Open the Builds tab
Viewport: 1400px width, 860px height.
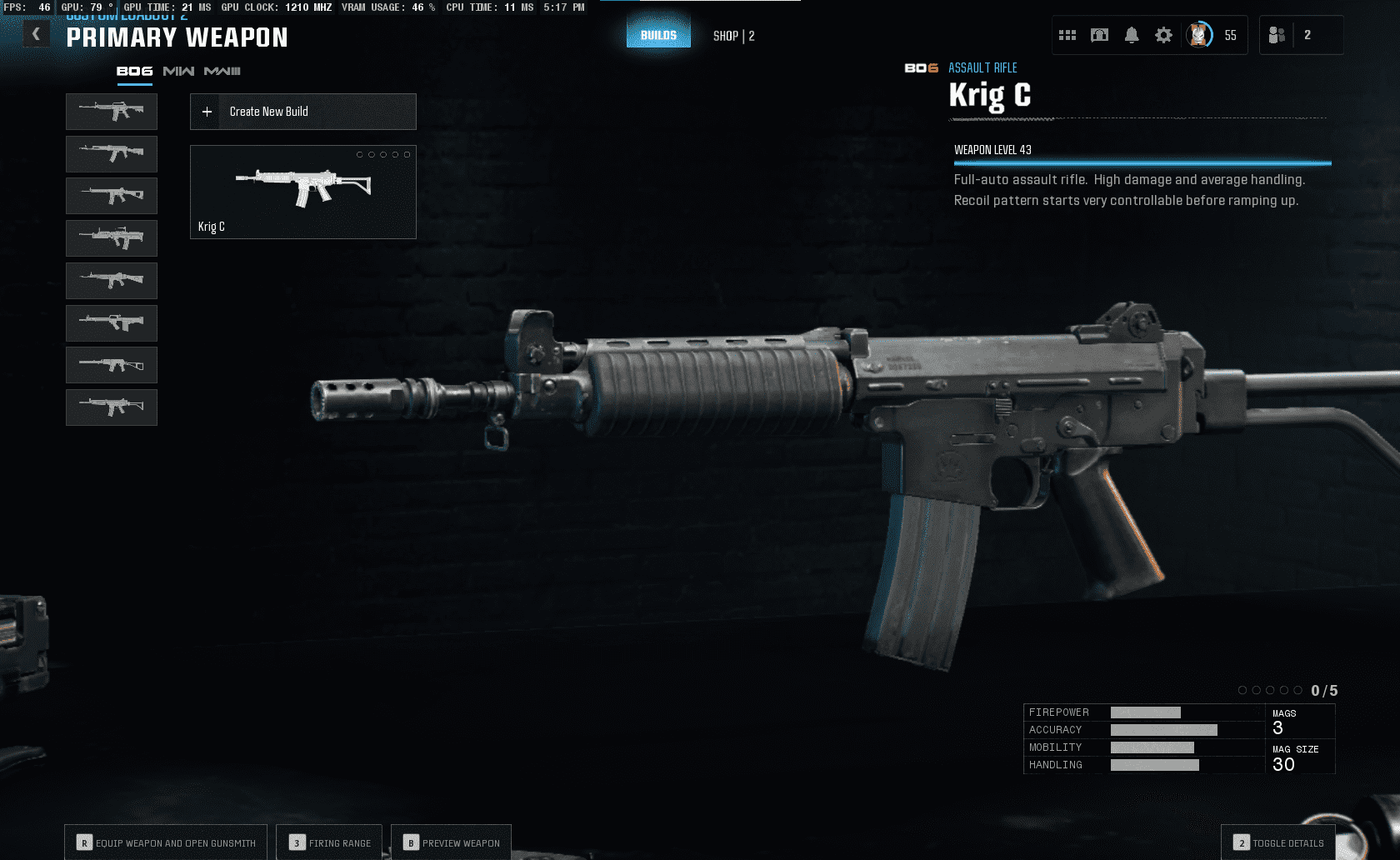pyautogui.click(x=658, y=35)
